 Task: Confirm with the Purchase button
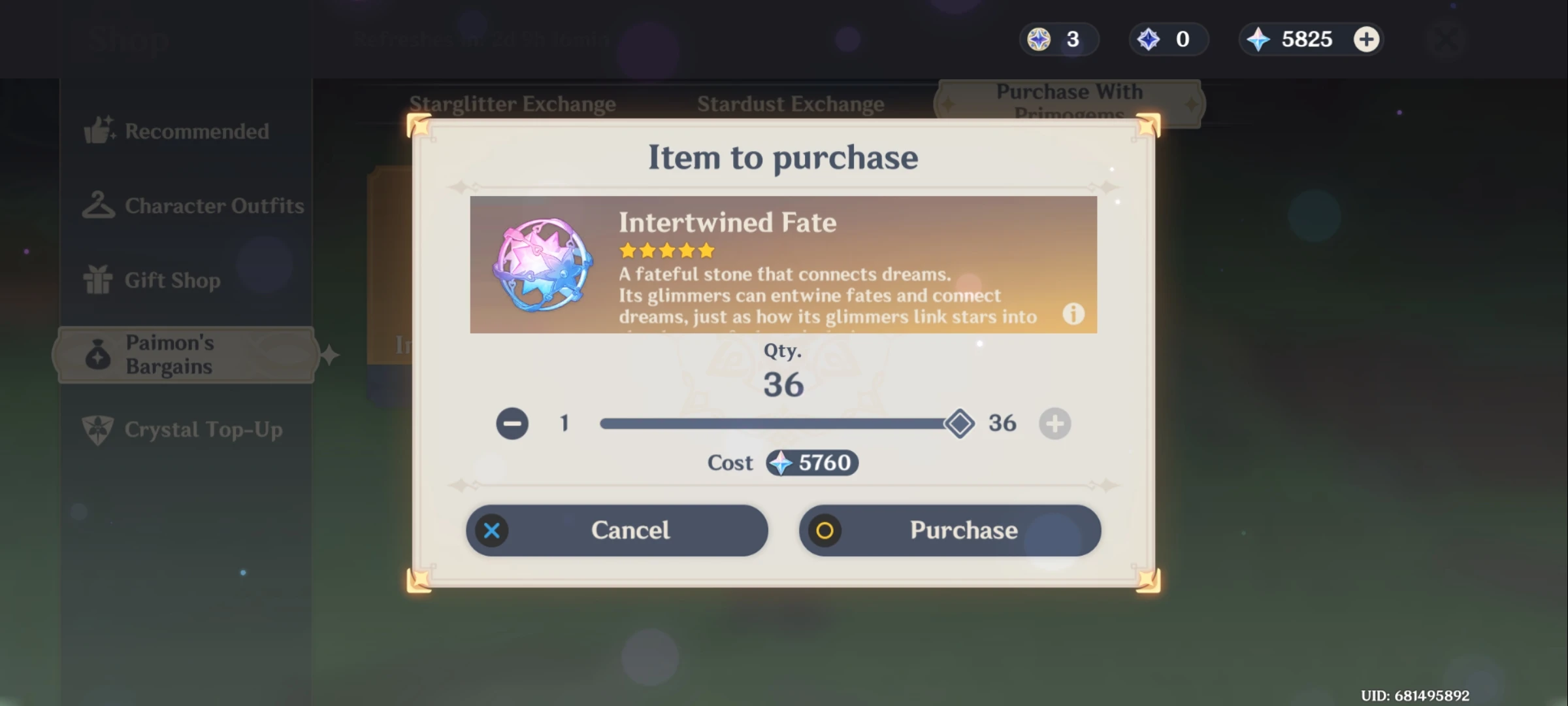(950, 530)
